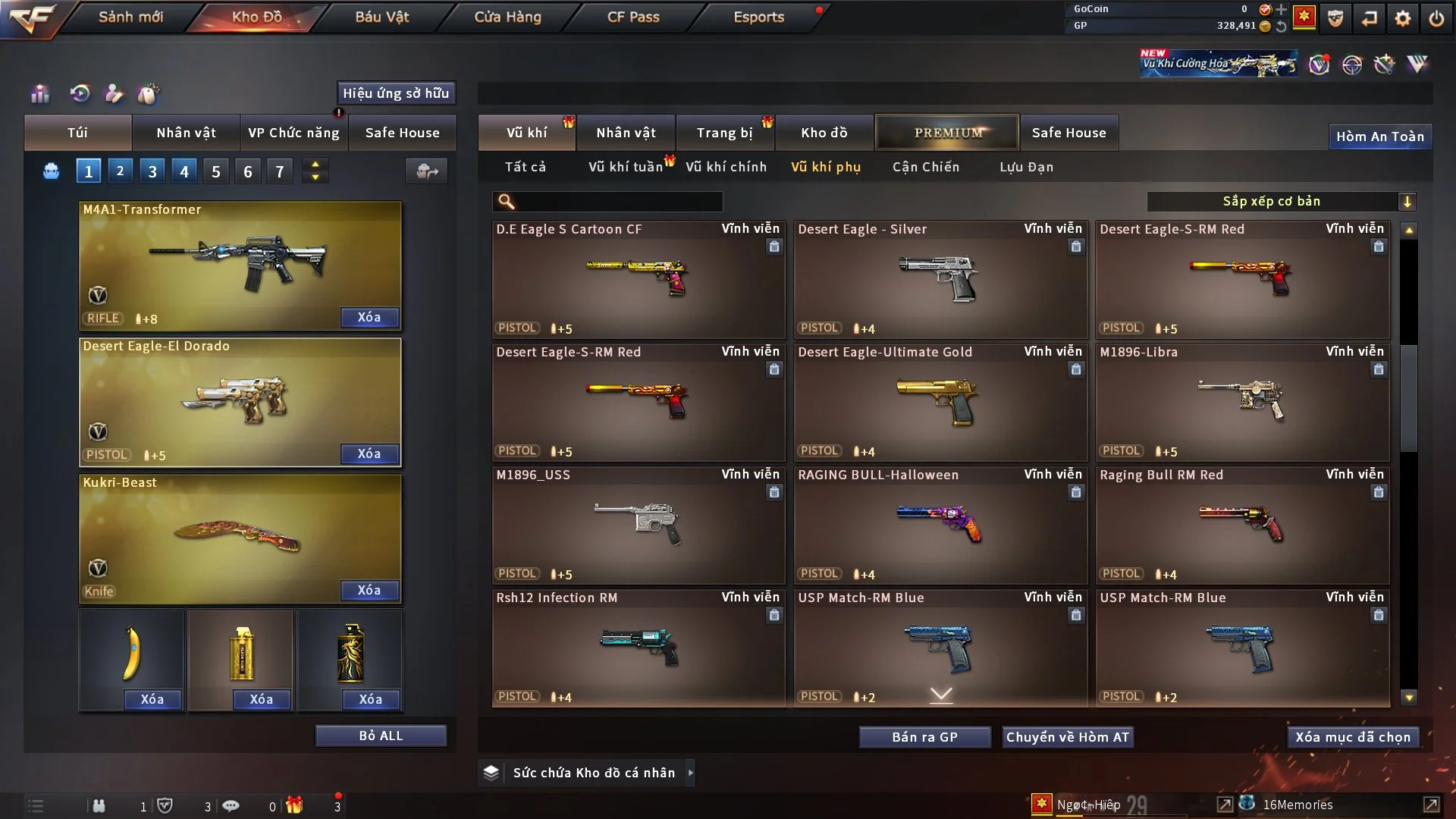Choose the M1896-Libra pistol card
This screenshot has width=1456, height=819.
click(1241, 403)
